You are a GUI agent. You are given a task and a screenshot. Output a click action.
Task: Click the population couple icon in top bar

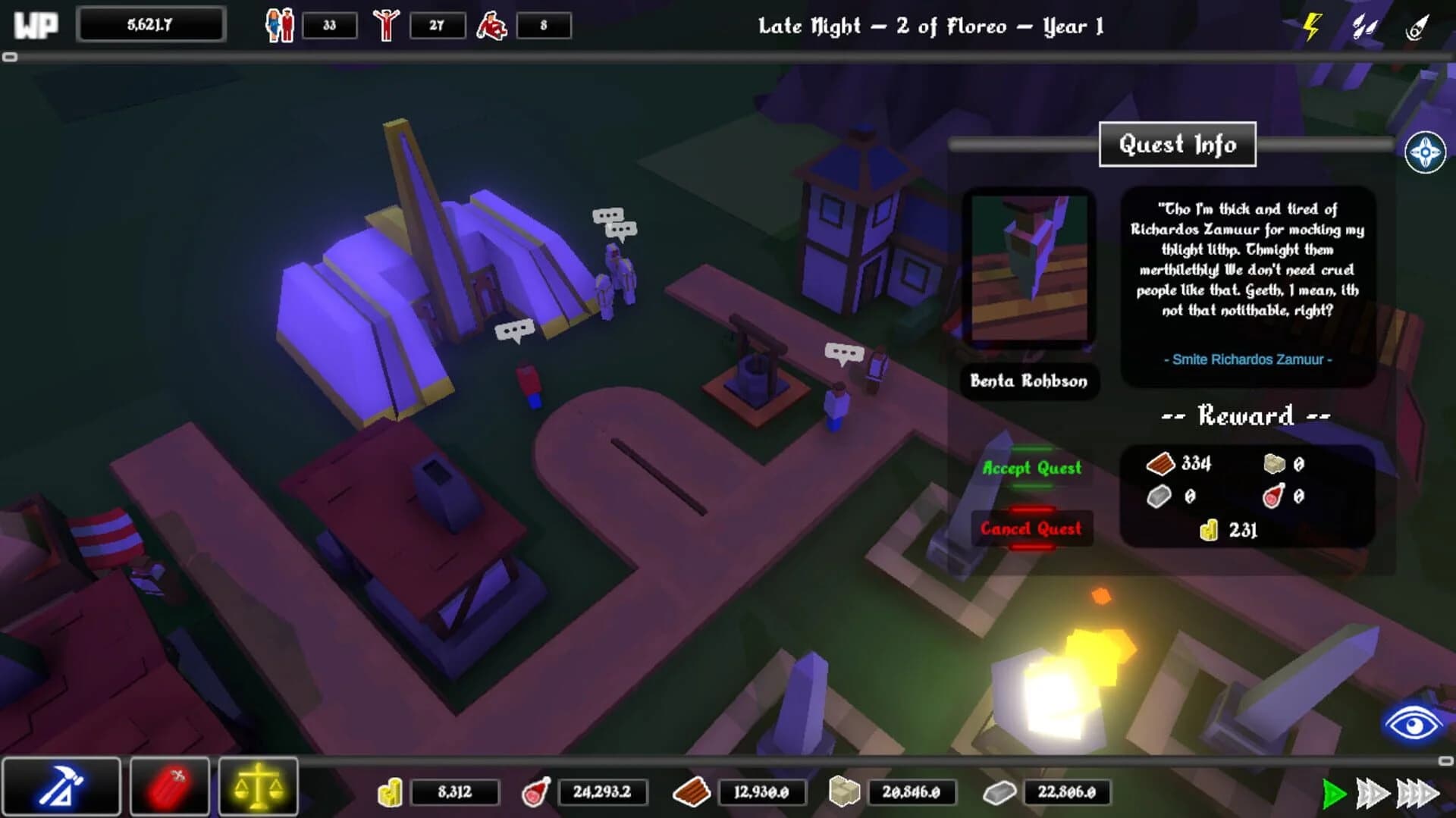pyautogui.click(x=281, y=24)
